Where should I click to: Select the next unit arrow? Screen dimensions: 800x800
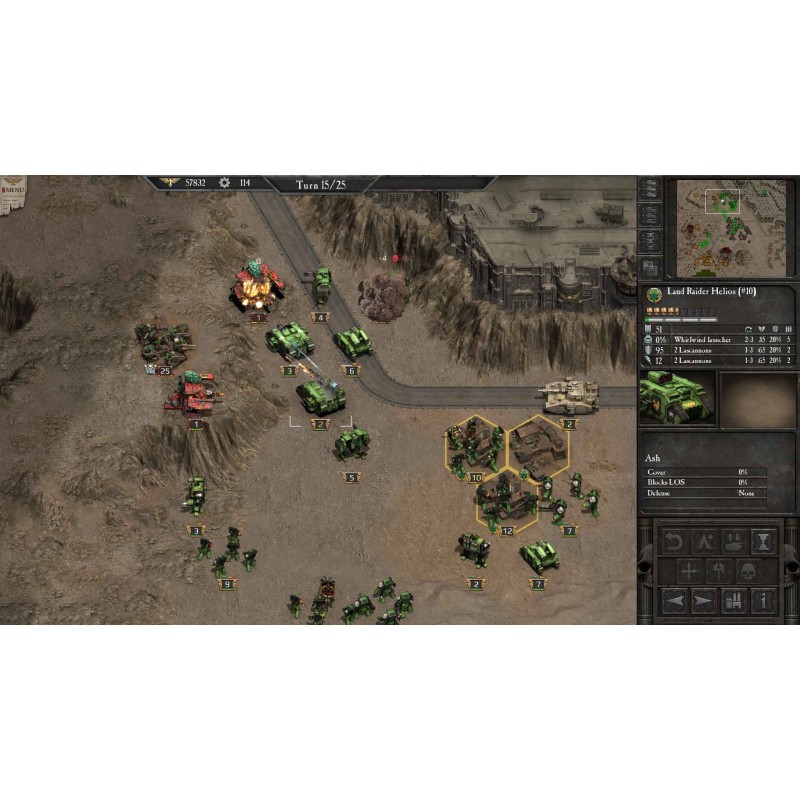tap(704, 602)
